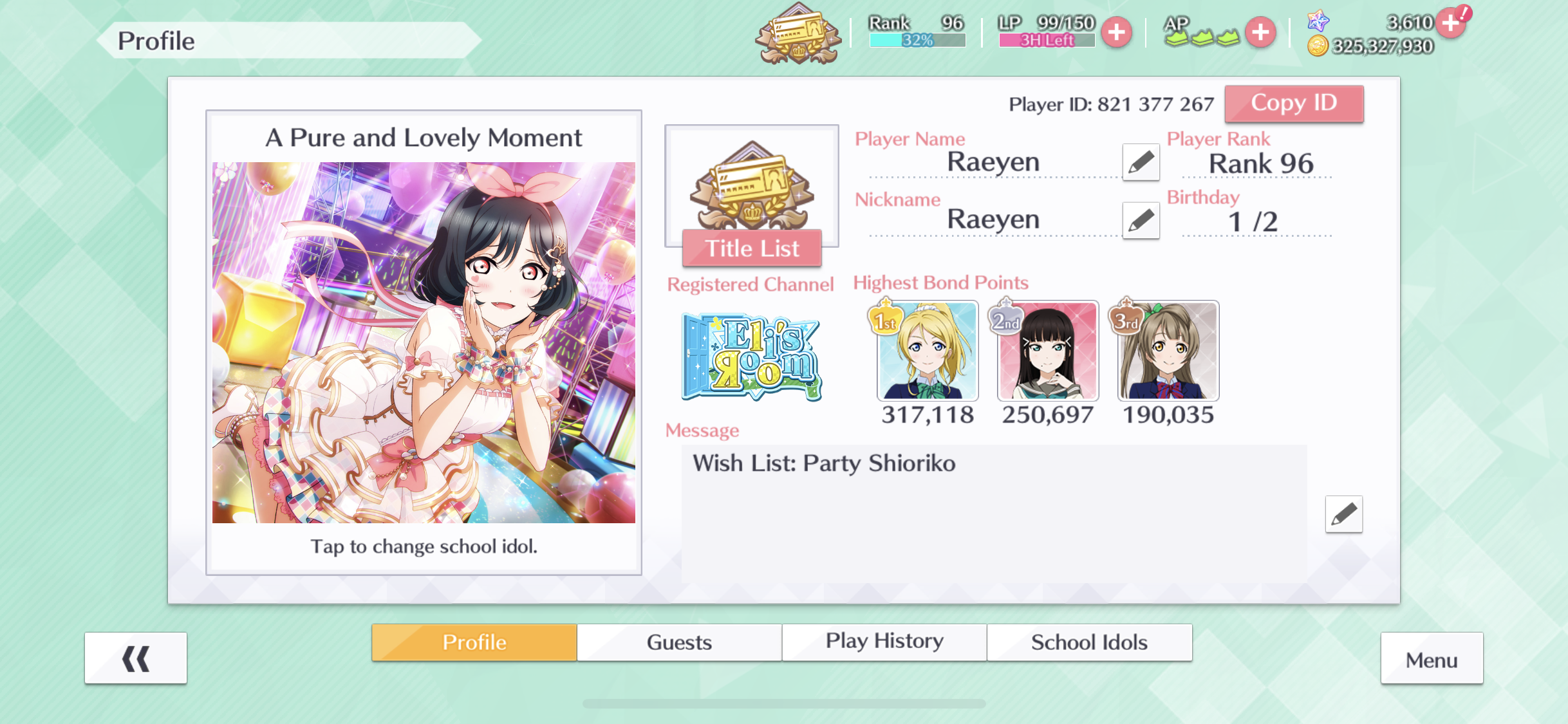Go back with the double-arrow button

coord(136,658)
